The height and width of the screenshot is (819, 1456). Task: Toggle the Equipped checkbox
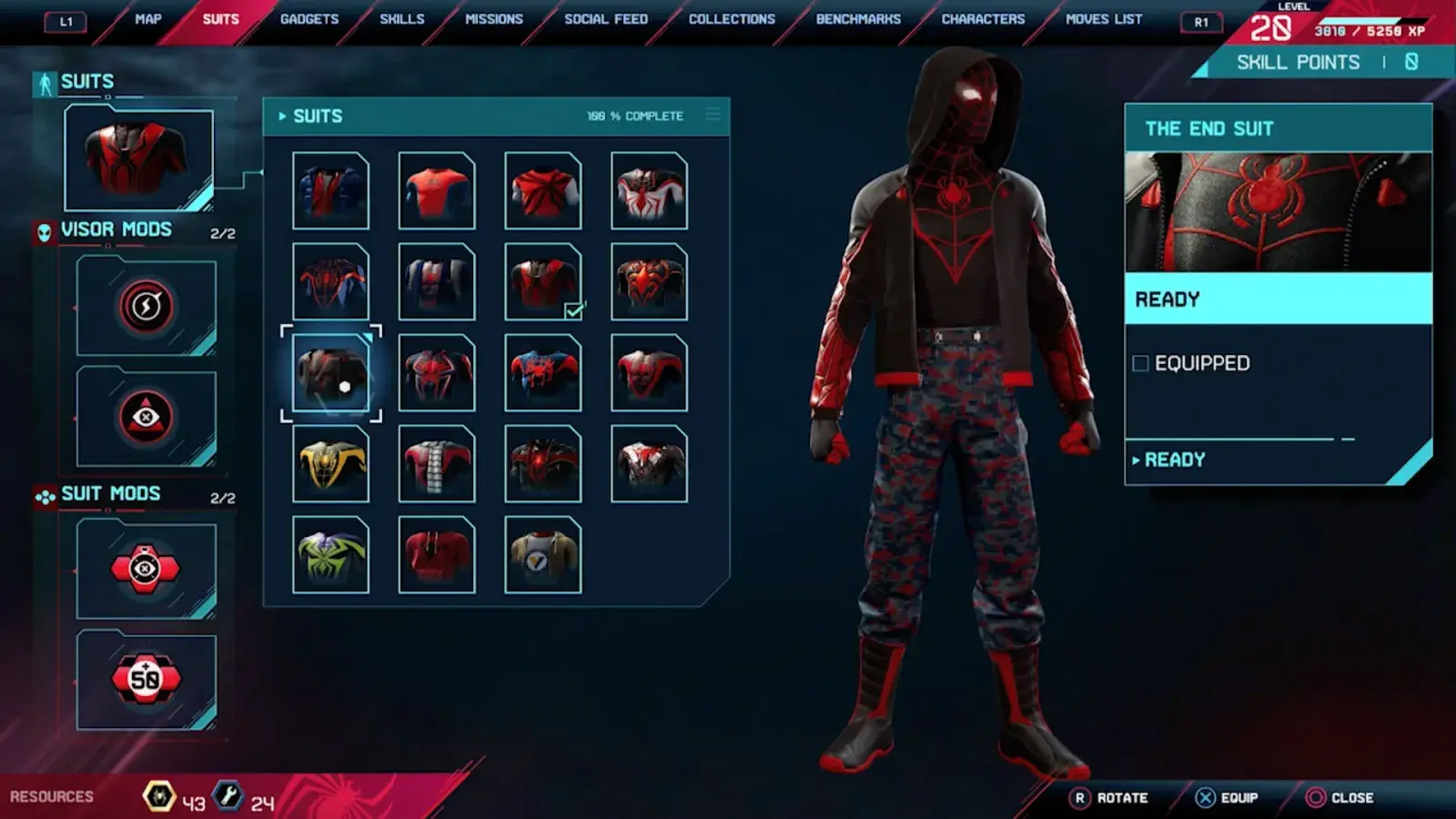click(x=1140, y=364)
